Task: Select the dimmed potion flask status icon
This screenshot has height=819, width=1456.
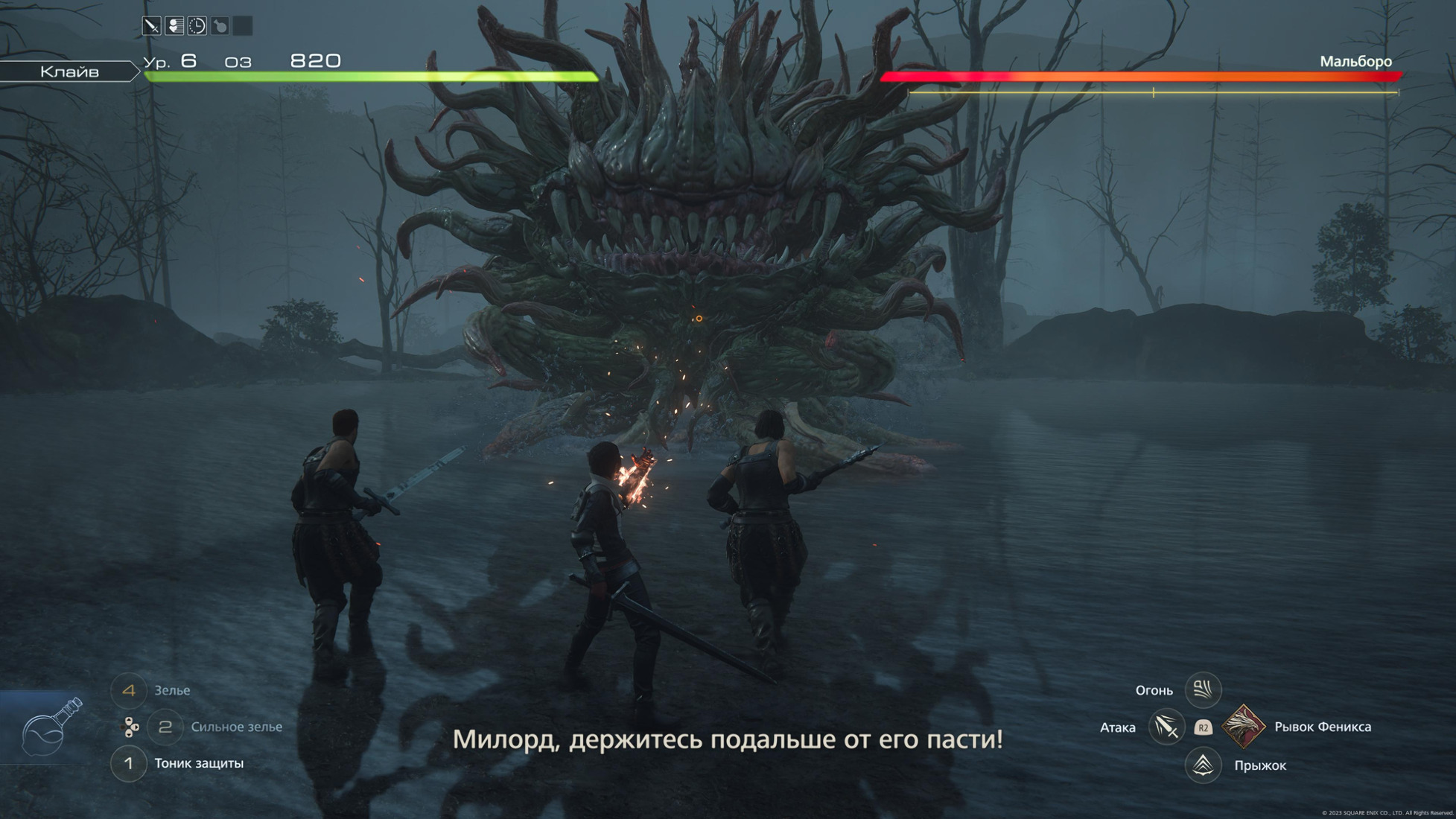Action: [x=220, y=27]
